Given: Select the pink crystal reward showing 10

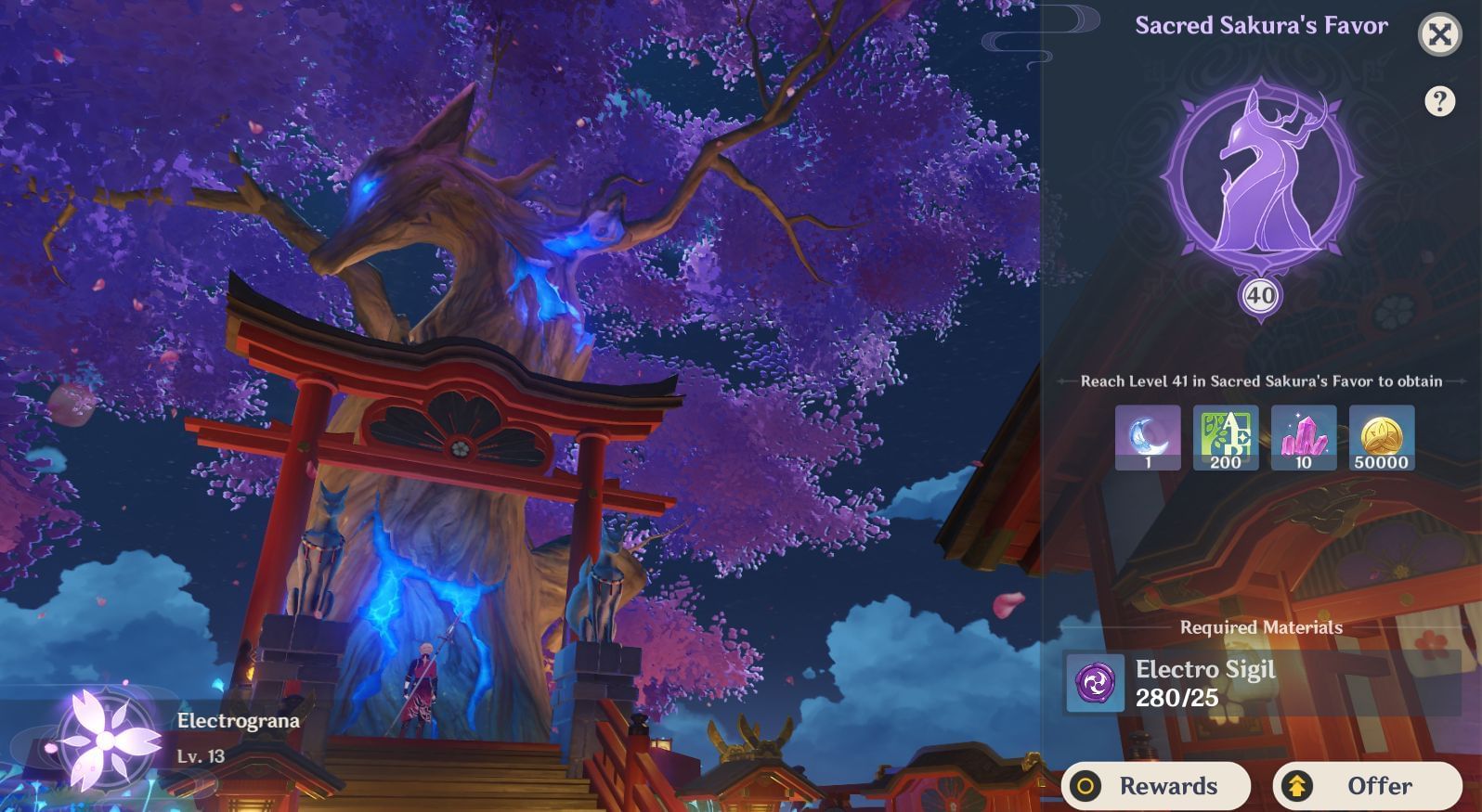Looking at the screenshot, I should 1305,436.
